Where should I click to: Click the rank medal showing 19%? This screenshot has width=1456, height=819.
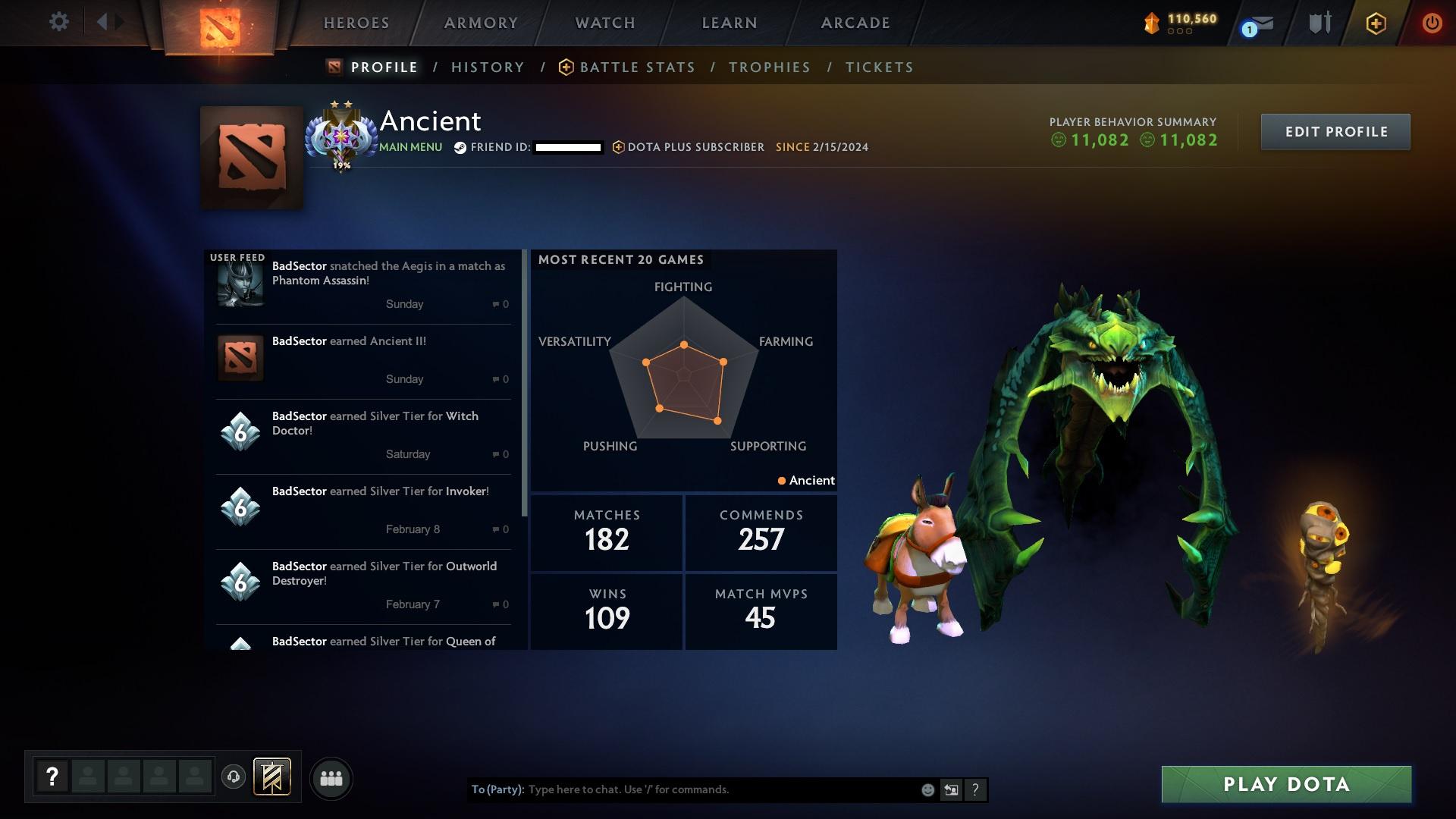point(341,136)
